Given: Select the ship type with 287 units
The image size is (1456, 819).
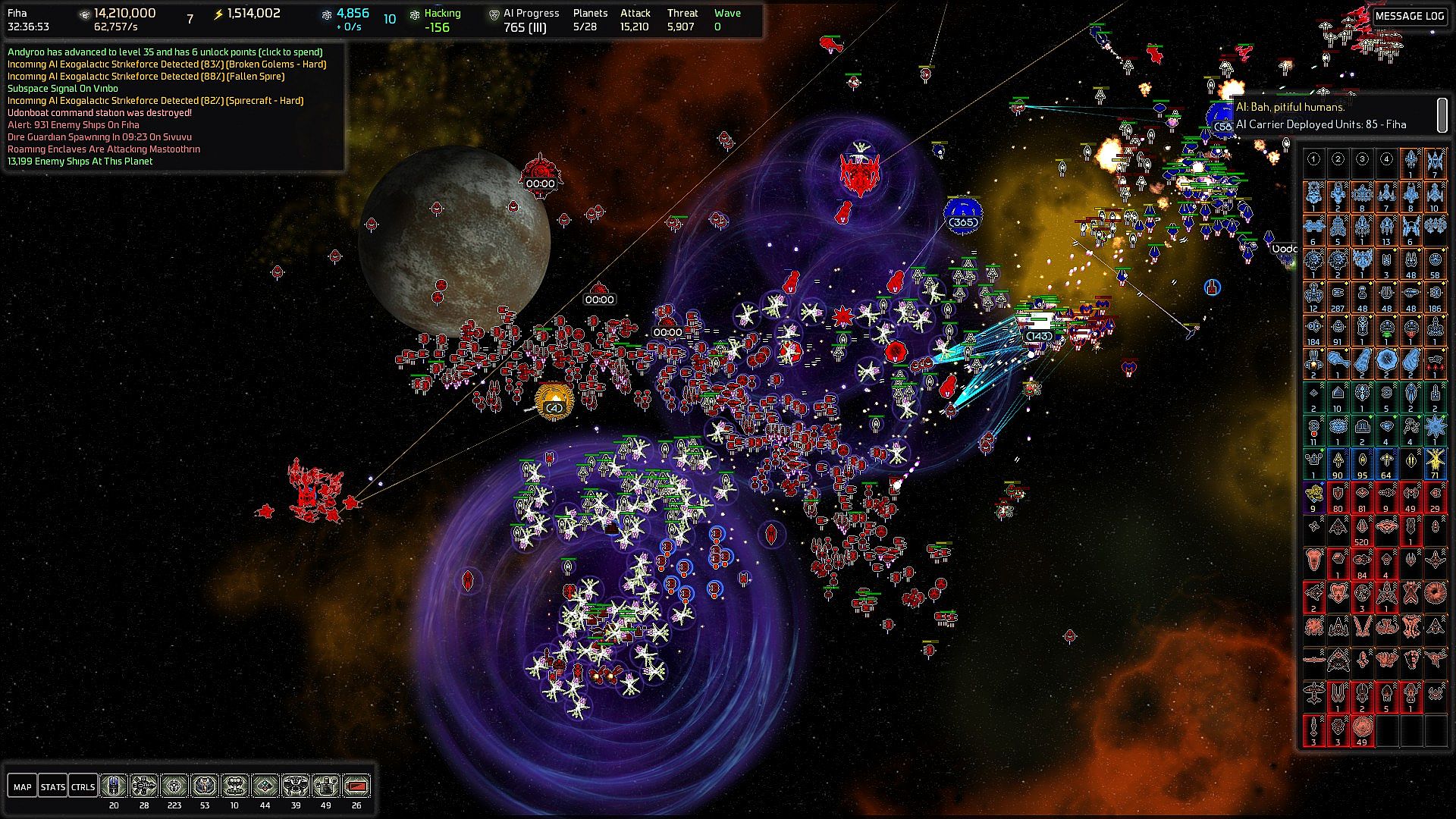Looking at the screenshot, I should (1338, 294).
